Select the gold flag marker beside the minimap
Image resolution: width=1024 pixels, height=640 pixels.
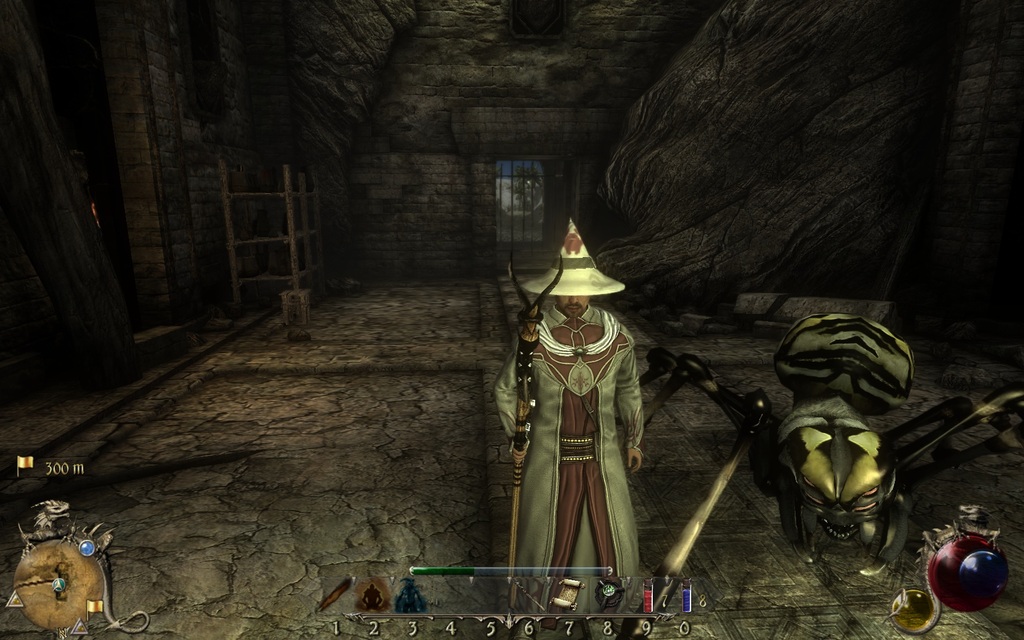point(95,607)
